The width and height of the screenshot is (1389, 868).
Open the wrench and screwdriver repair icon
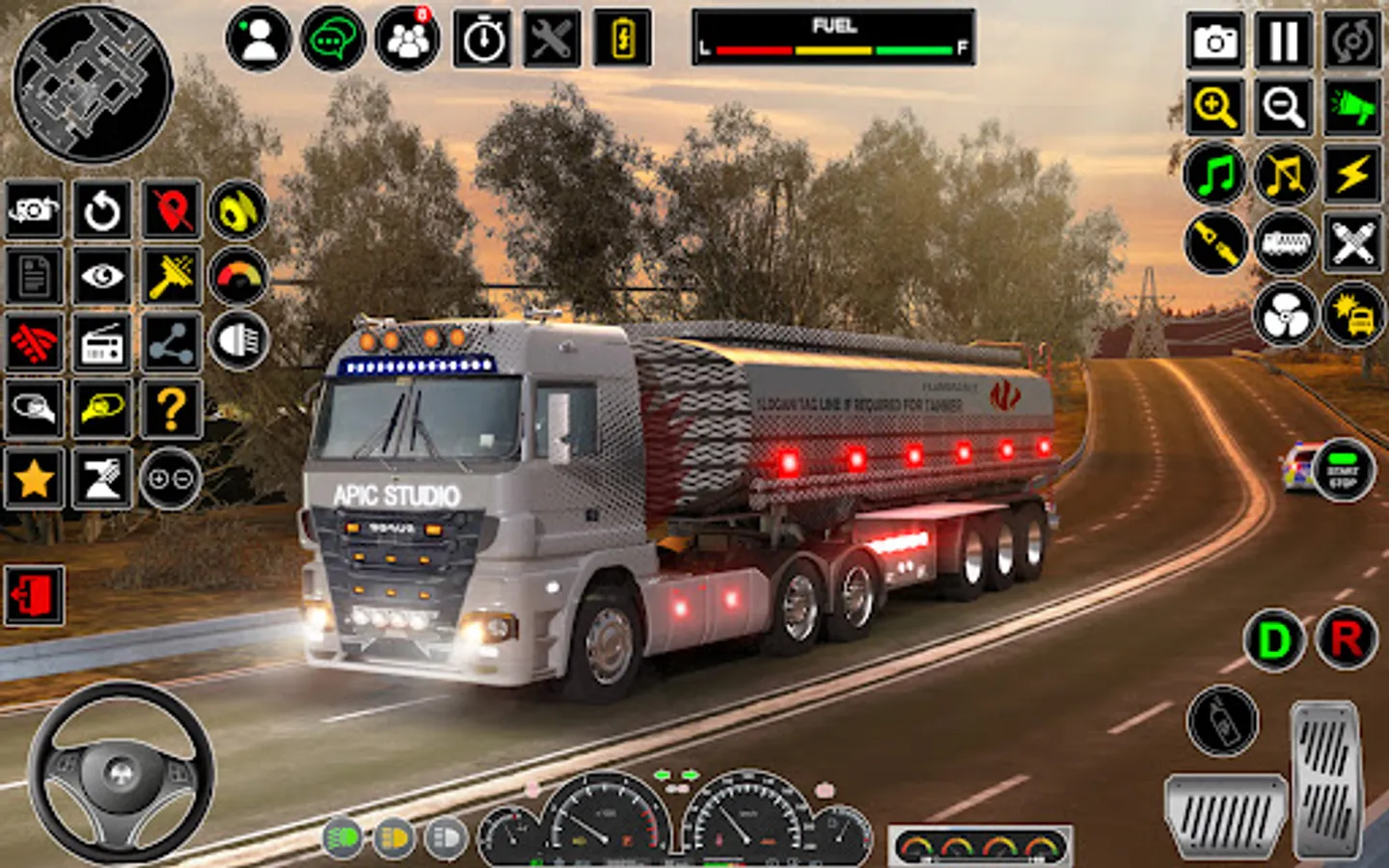point(552,40)
